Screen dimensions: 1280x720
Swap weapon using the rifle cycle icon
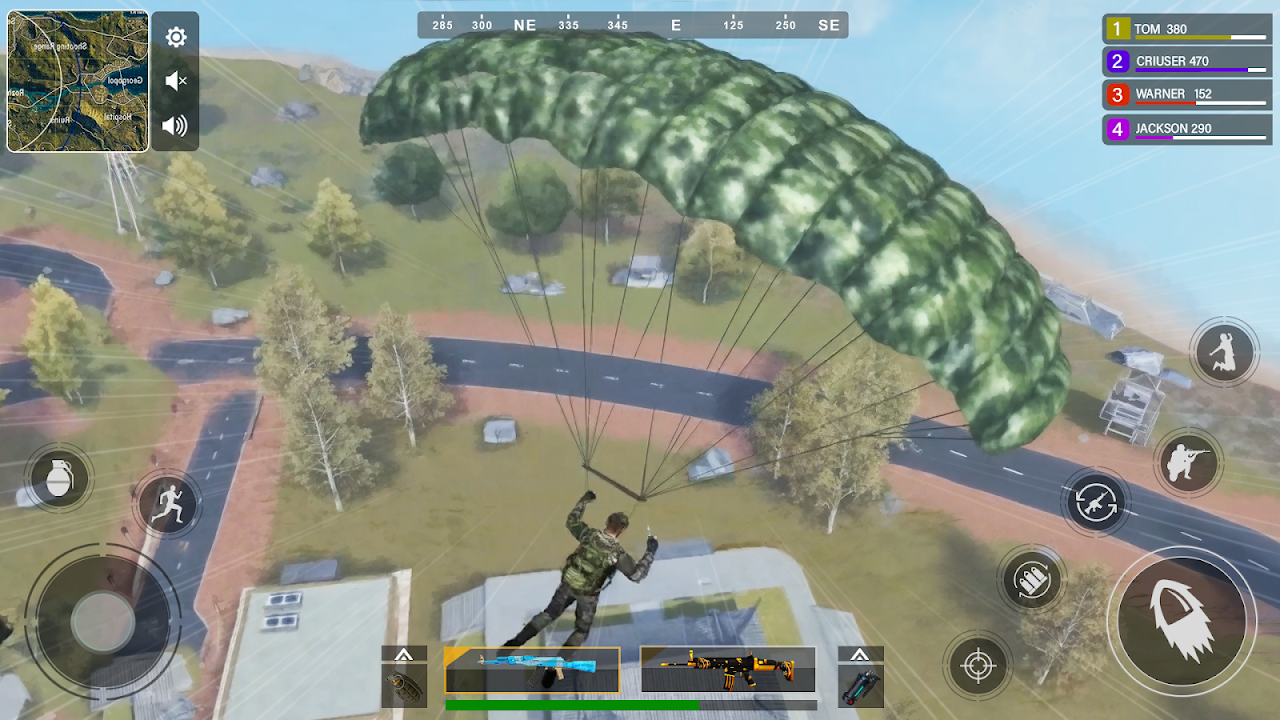[1096, 501]
